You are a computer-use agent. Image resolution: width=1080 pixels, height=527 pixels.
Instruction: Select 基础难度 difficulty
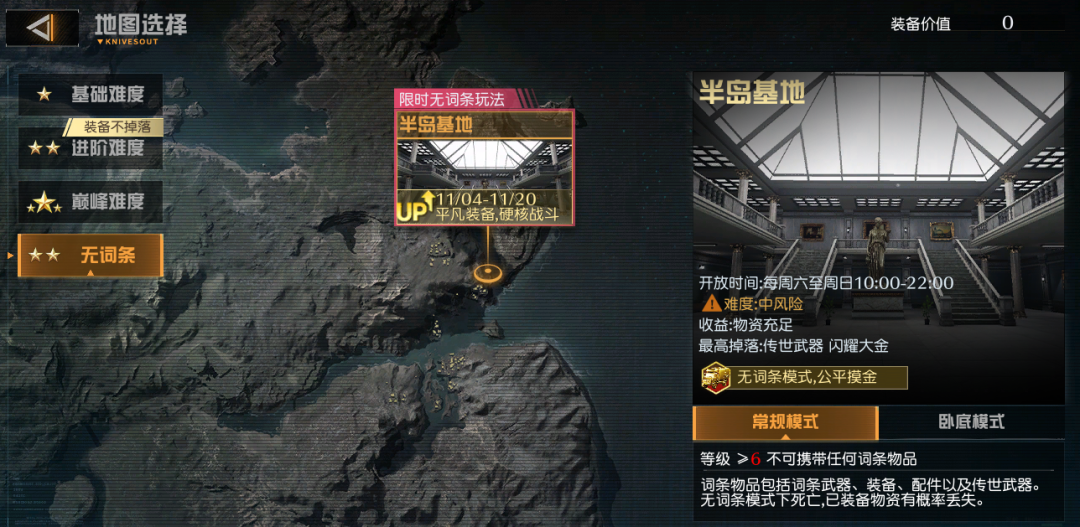pyautogui.click(x=90, y=95)
